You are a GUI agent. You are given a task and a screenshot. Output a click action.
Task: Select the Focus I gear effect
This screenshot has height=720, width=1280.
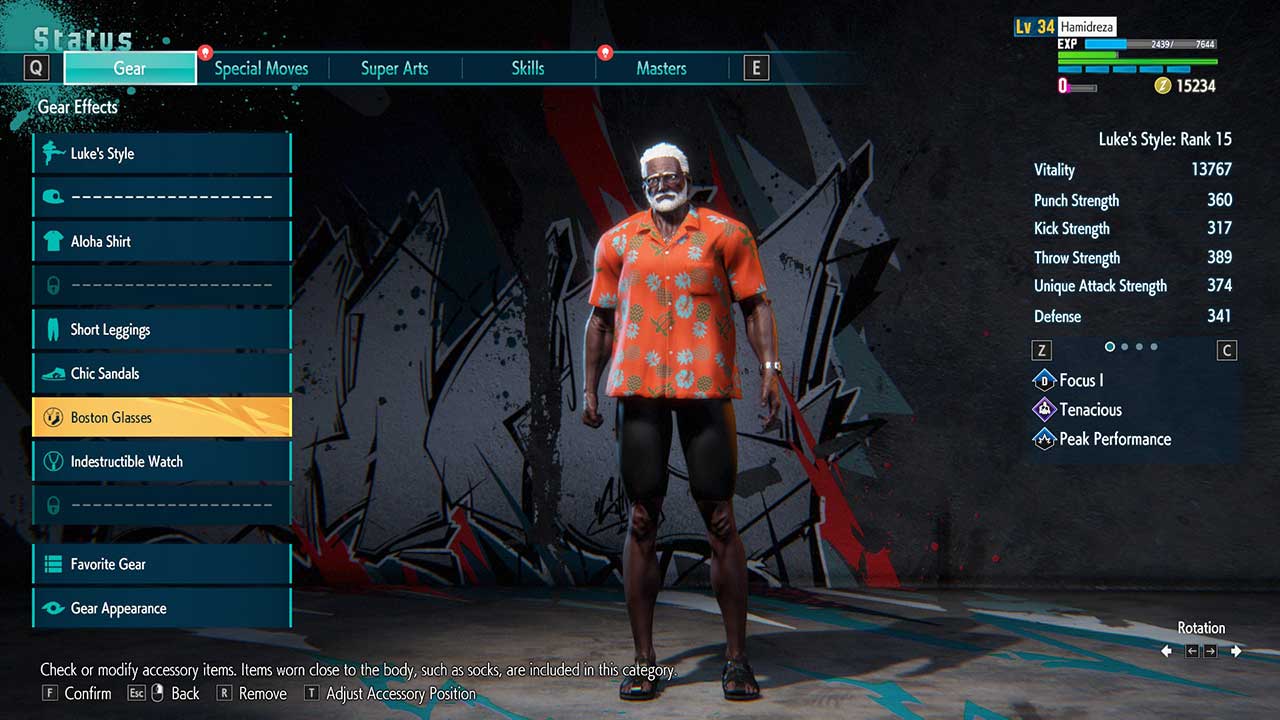coord(1080,380)
